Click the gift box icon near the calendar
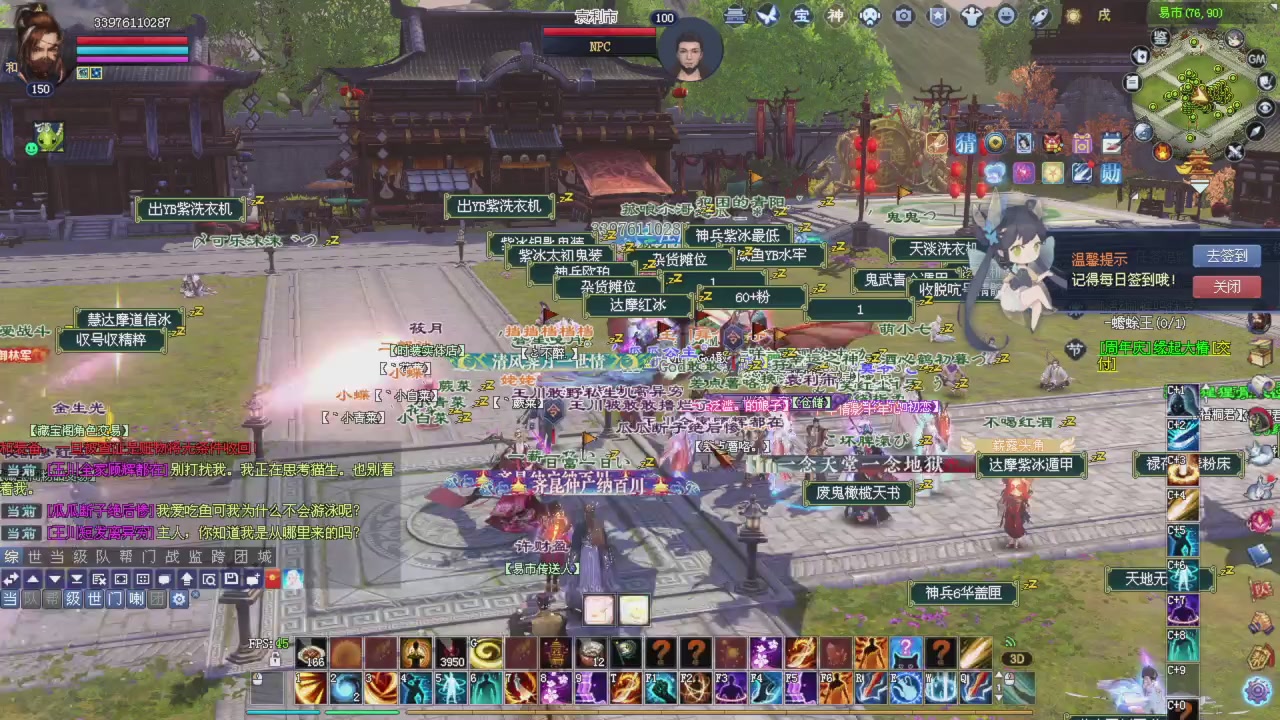The height and width of the screenshot is (720, 1280). coord(1081,144)
